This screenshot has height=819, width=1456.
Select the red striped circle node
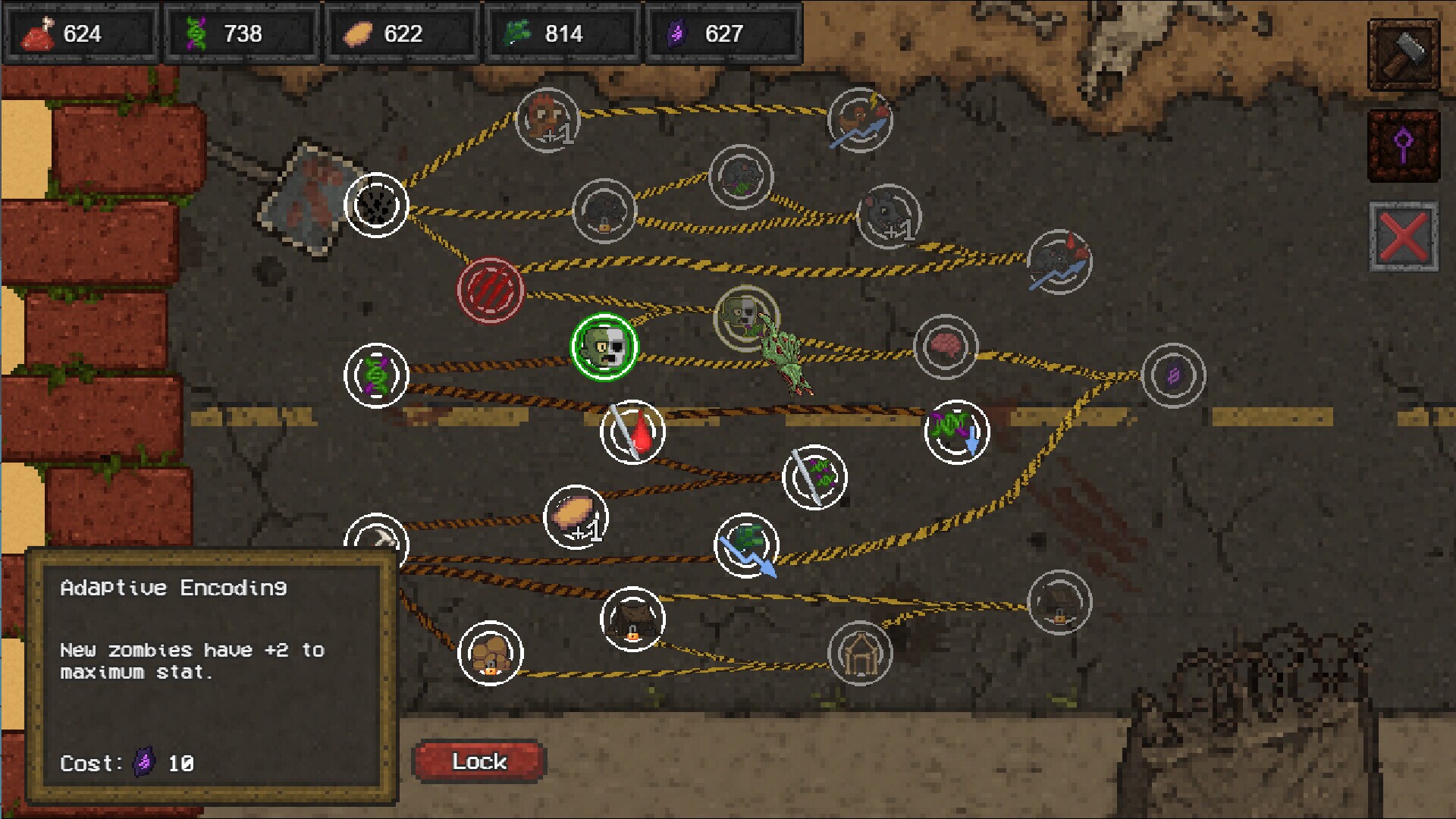(491, 290)
